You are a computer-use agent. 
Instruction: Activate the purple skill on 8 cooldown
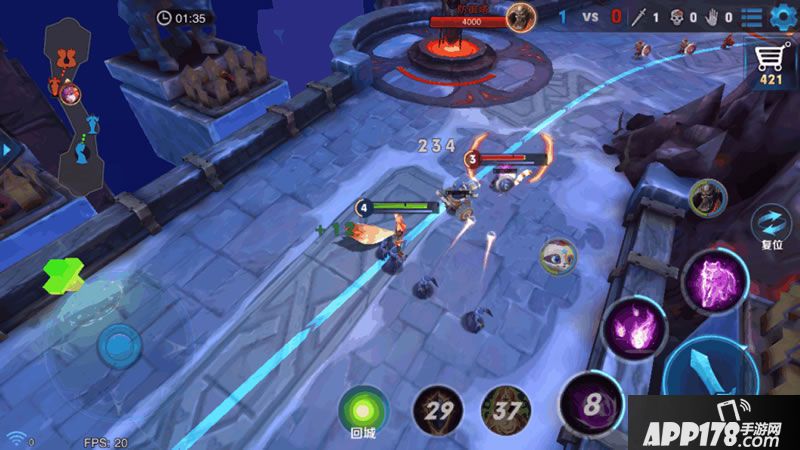pos(592,405)
